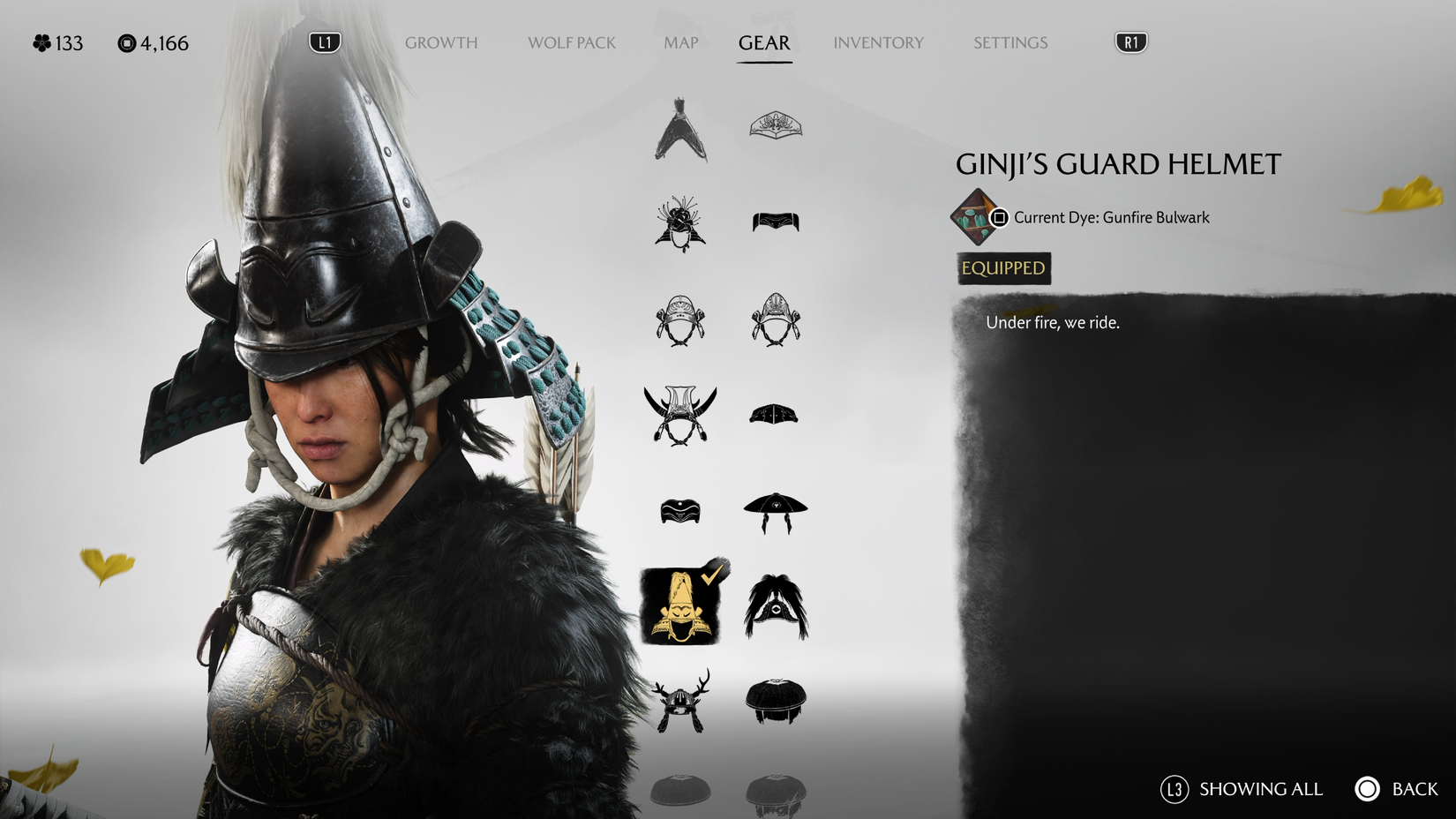Switch to the Inventory tab
This screenshot has height=819, width=1456.
(x=879, y=42)
